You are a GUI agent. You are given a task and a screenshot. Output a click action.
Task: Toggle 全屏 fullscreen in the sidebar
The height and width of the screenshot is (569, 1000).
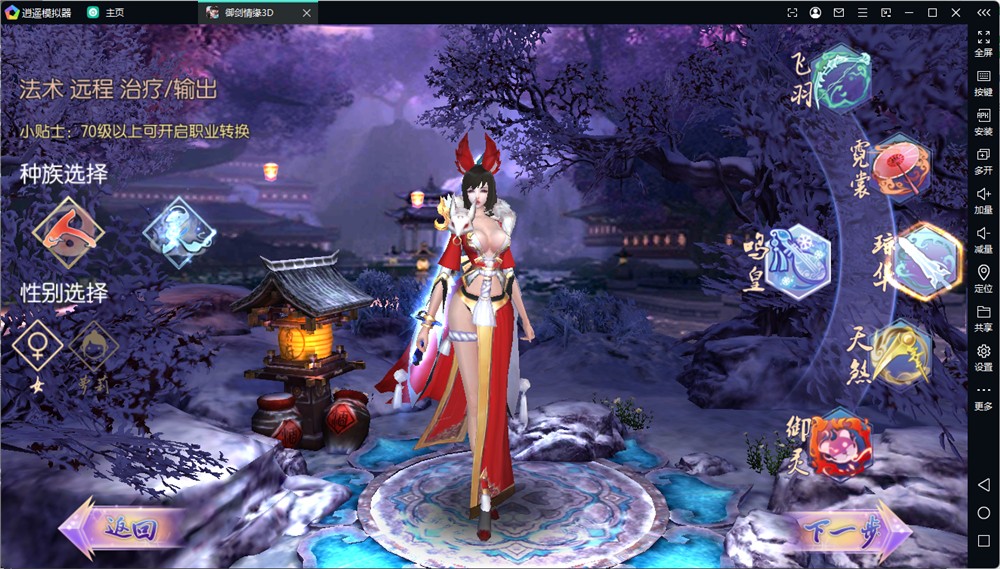[x=983, y=42]
